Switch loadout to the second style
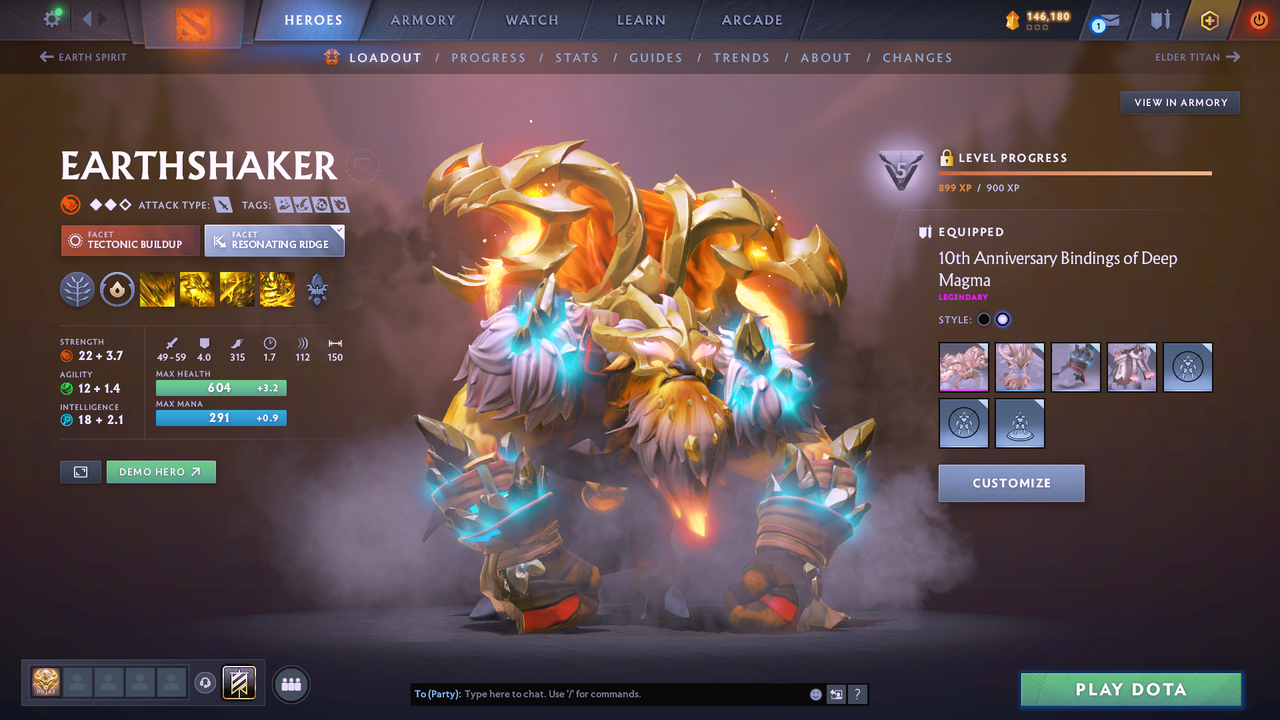The height and width of the screenshot is (720, 1280). [1002, 319]
